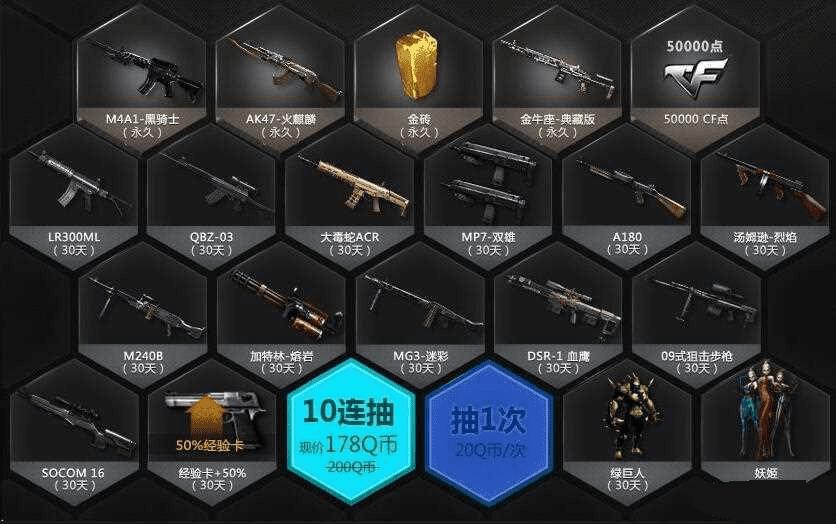836x524 pixels.
Task: Pick the AK47-火麒麟 rifle tile
Action: (279, 75)
